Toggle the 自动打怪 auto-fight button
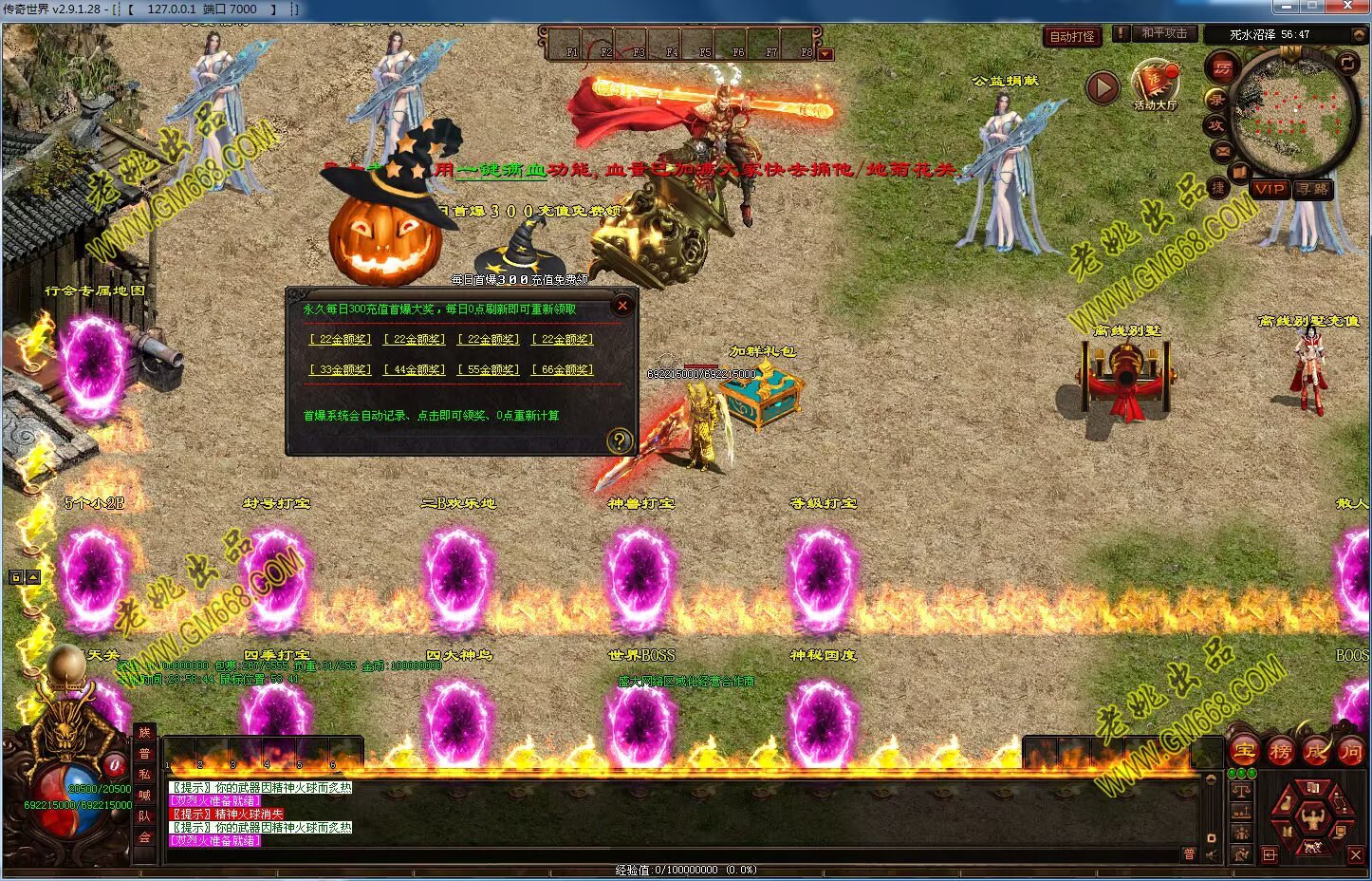The image size is (1372, 881). coord(1072,36)
